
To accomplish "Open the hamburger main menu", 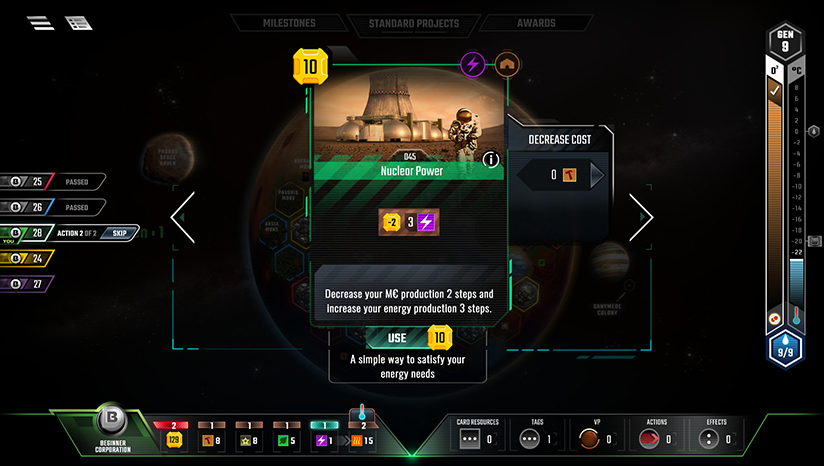I will [x=41, y=23].
